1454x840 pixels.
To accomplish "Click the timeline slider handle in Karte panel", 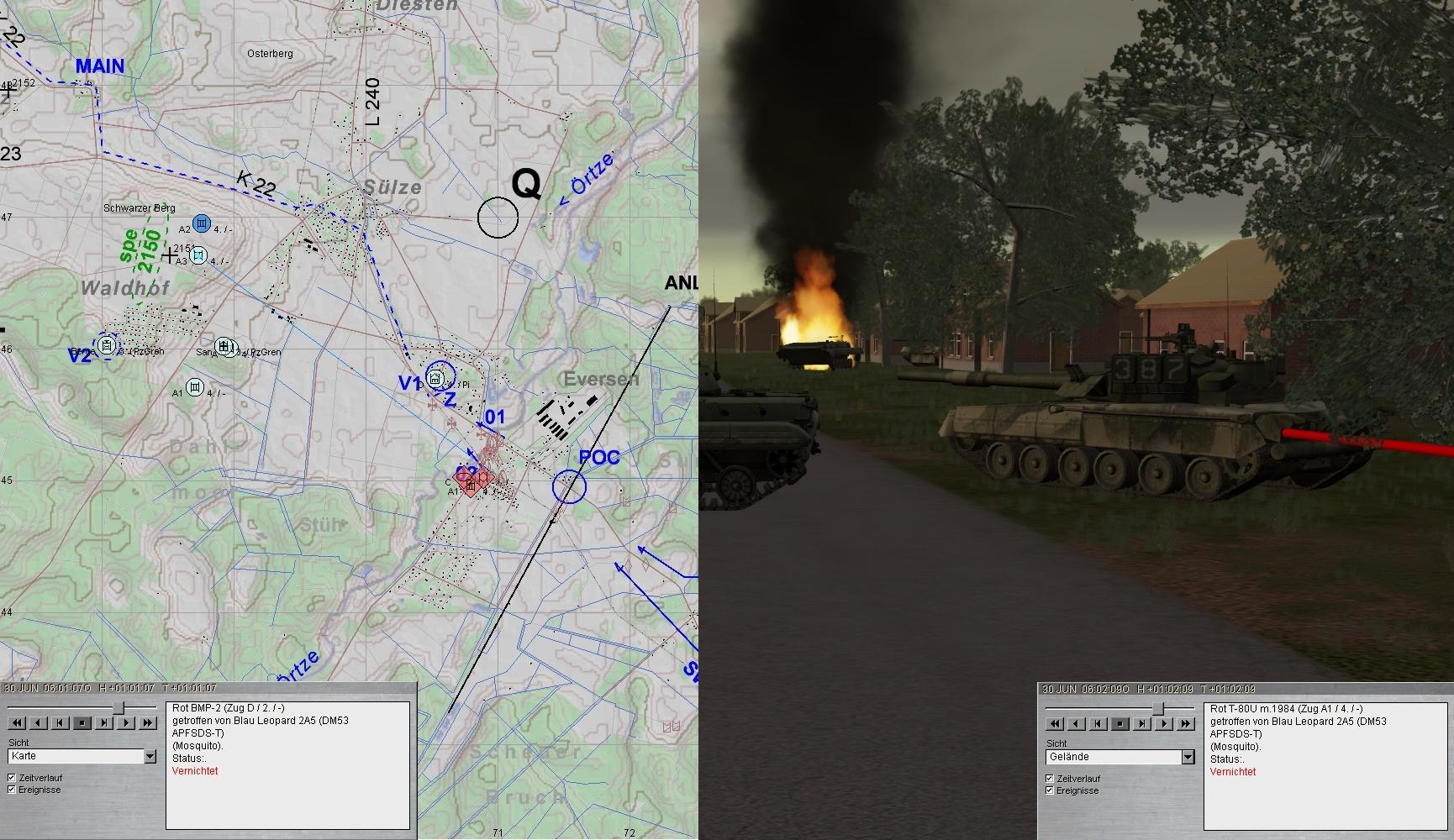I will (x=119, y=708).
